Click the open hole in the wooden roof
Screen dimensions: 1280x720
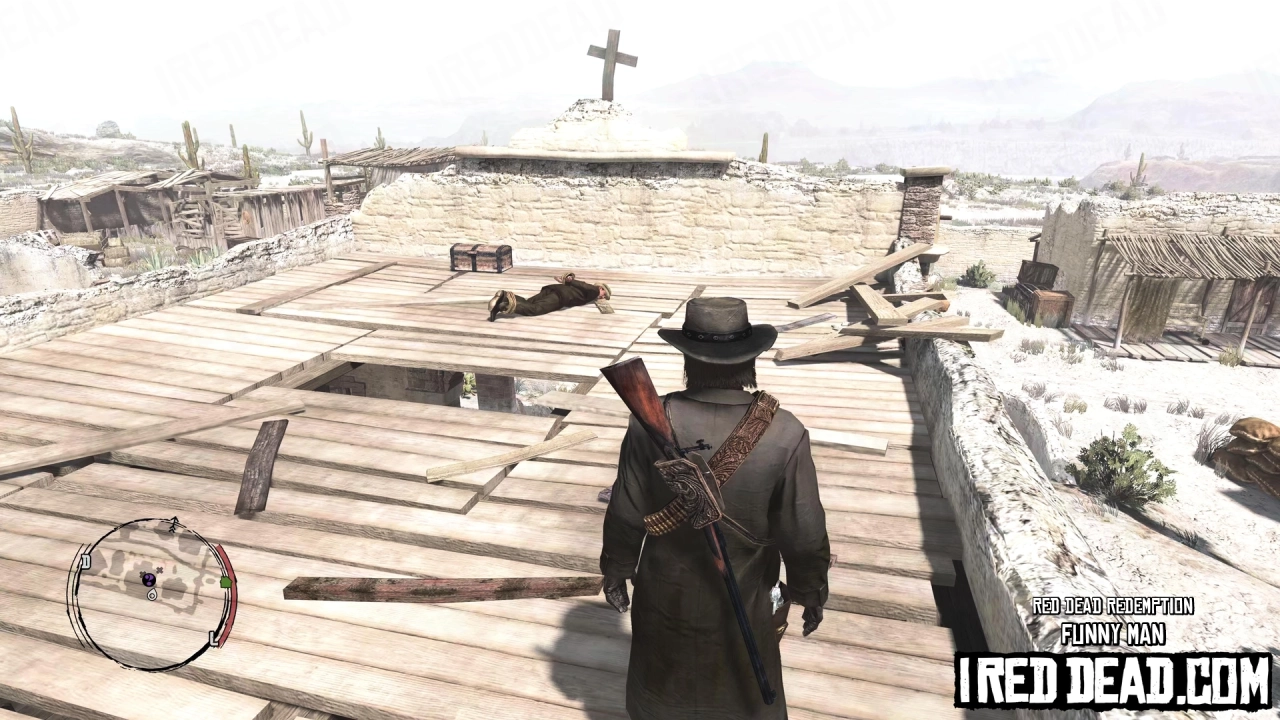(x=400, y=380)
